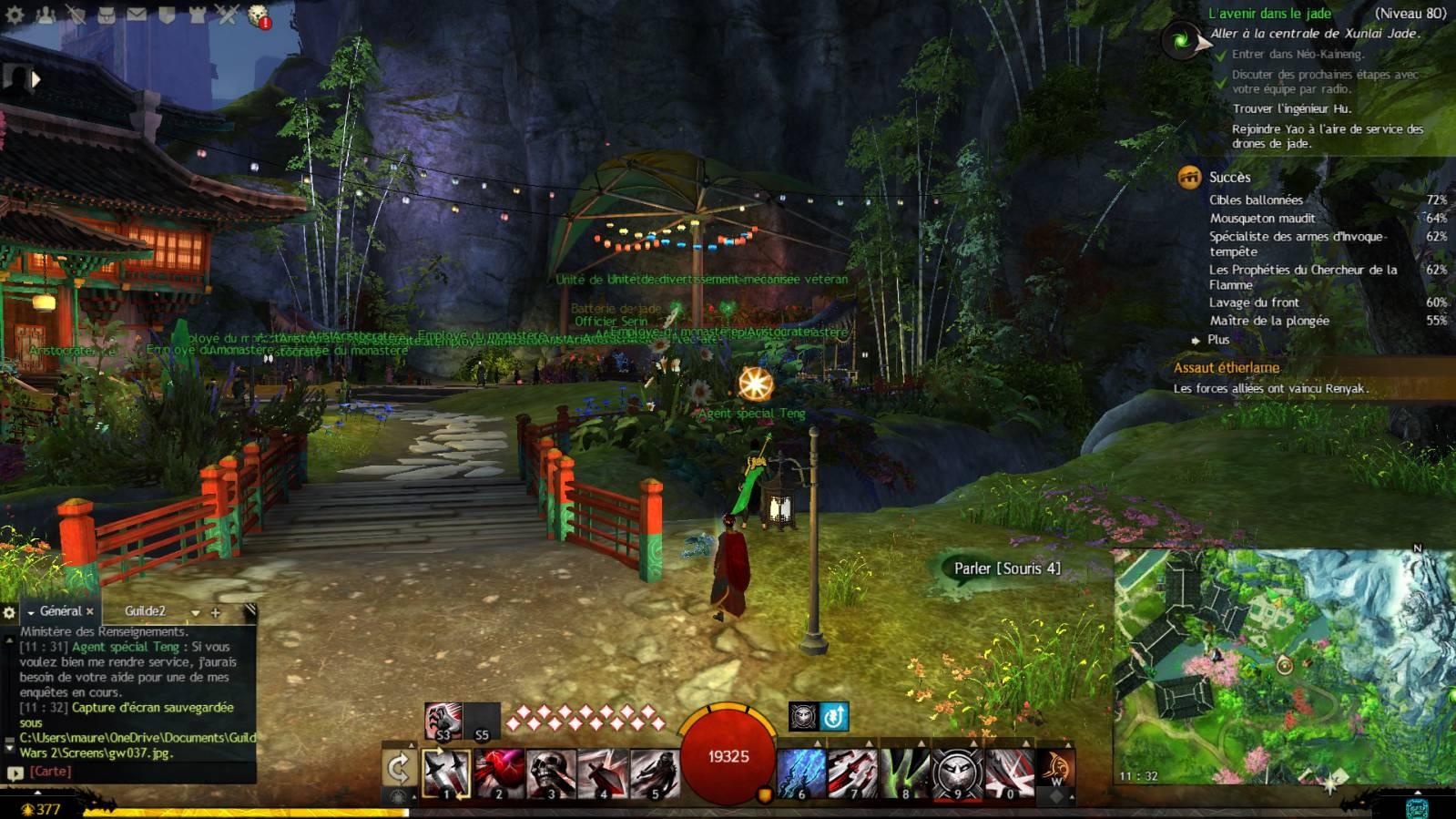Viewport: 1456px width, 819px height.
Task: Add a new chat tab
Action: (x=216, y=612)
